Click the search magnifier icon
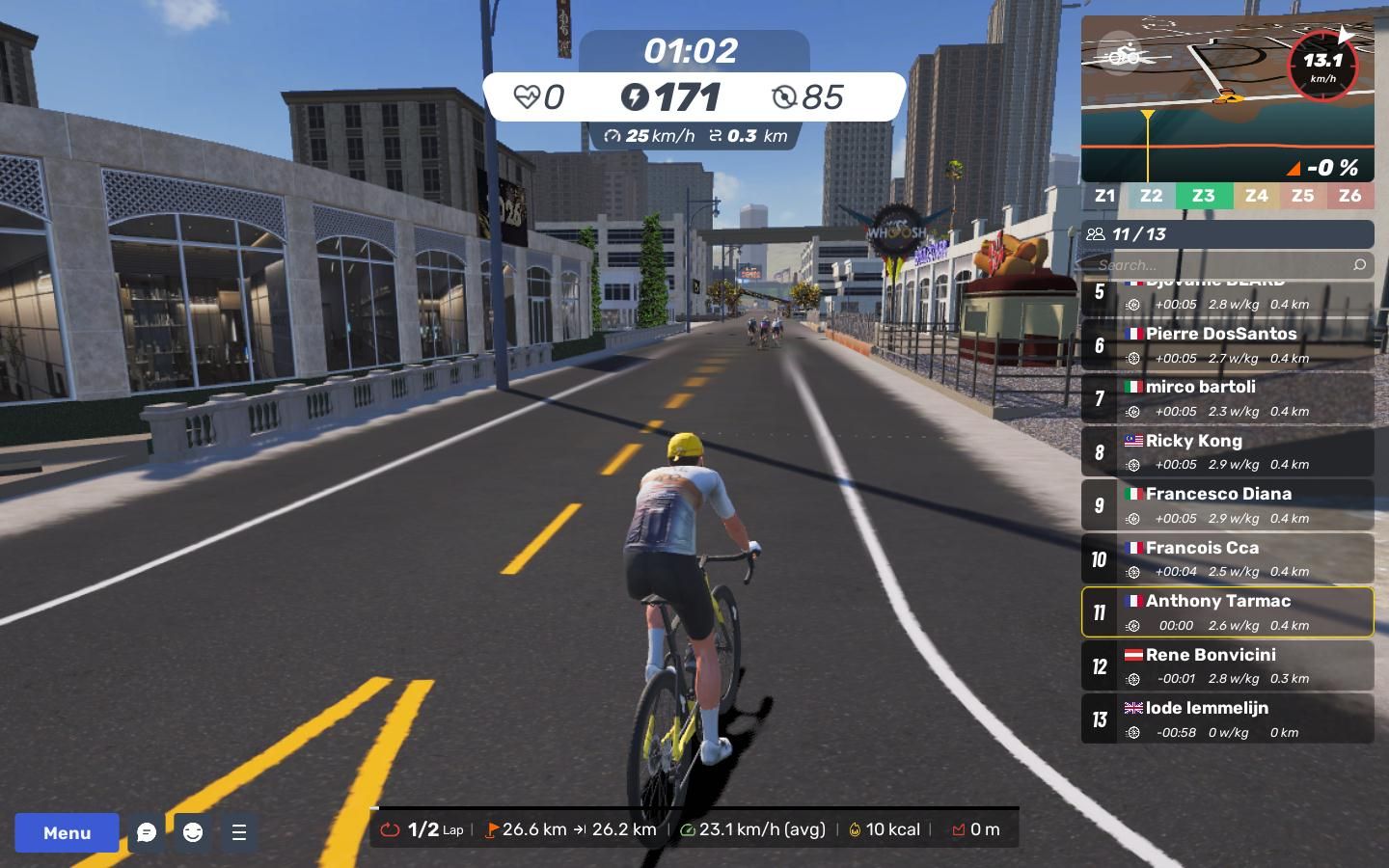 [1359, 264]
